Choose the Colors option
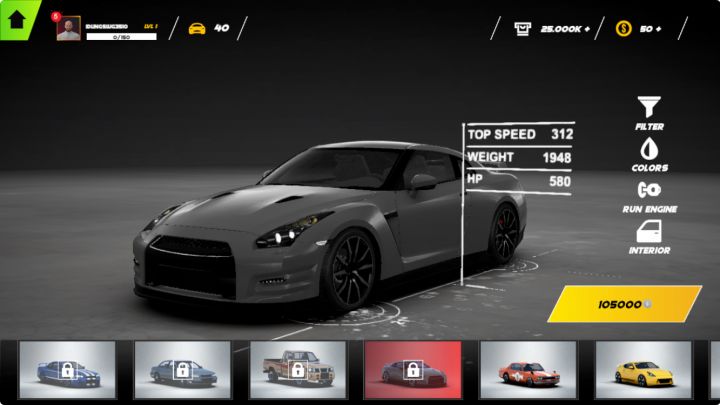The height and width of the screenshot is (405, 720). click(649, 153)
